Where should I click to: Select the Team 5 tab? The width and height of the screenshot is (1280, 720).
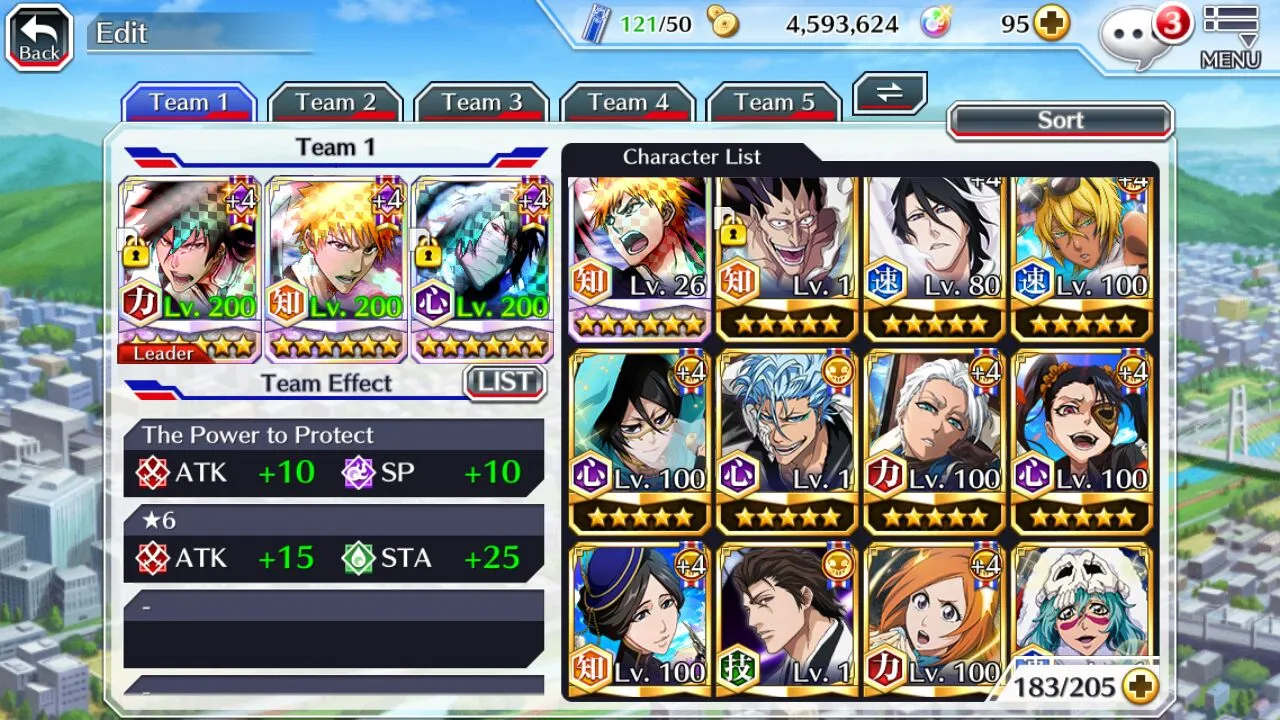tap(774, 103)
